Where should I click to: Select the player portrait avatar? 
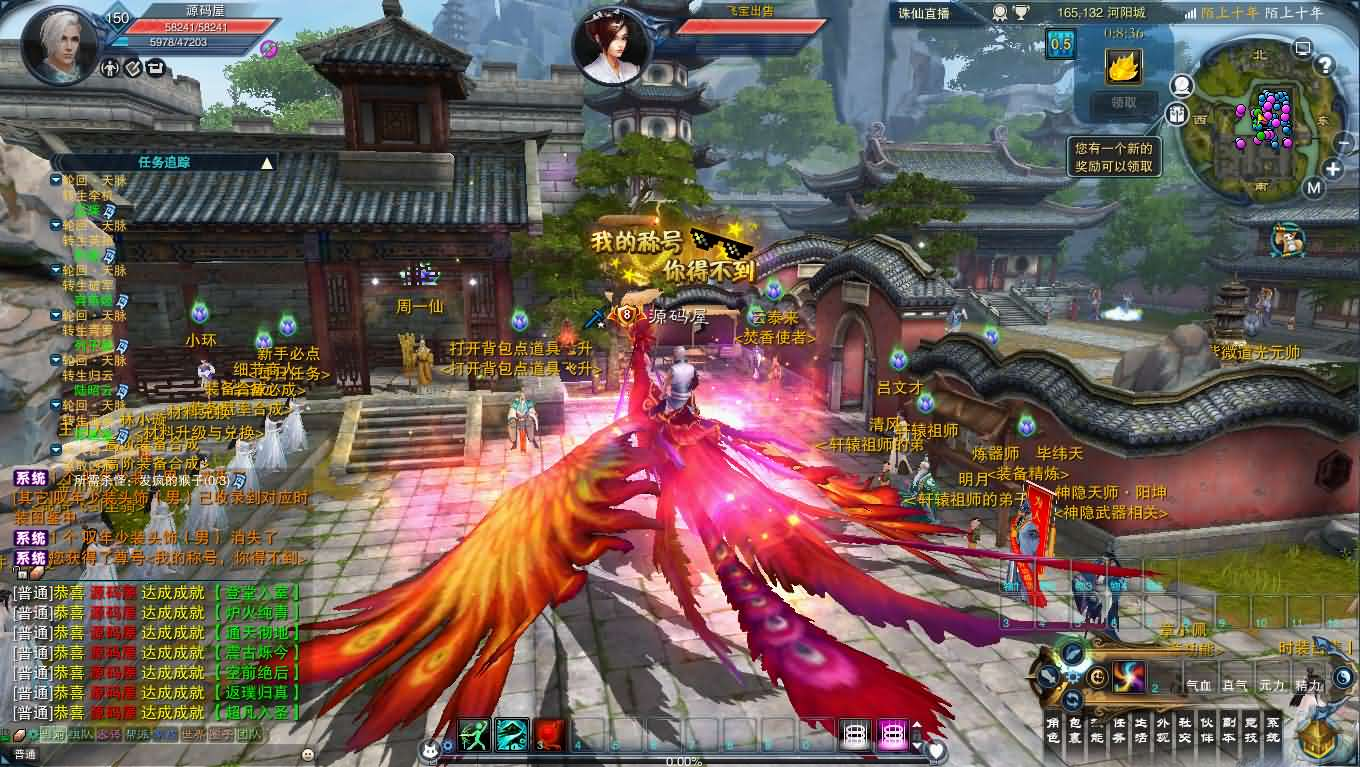point(61,46)
